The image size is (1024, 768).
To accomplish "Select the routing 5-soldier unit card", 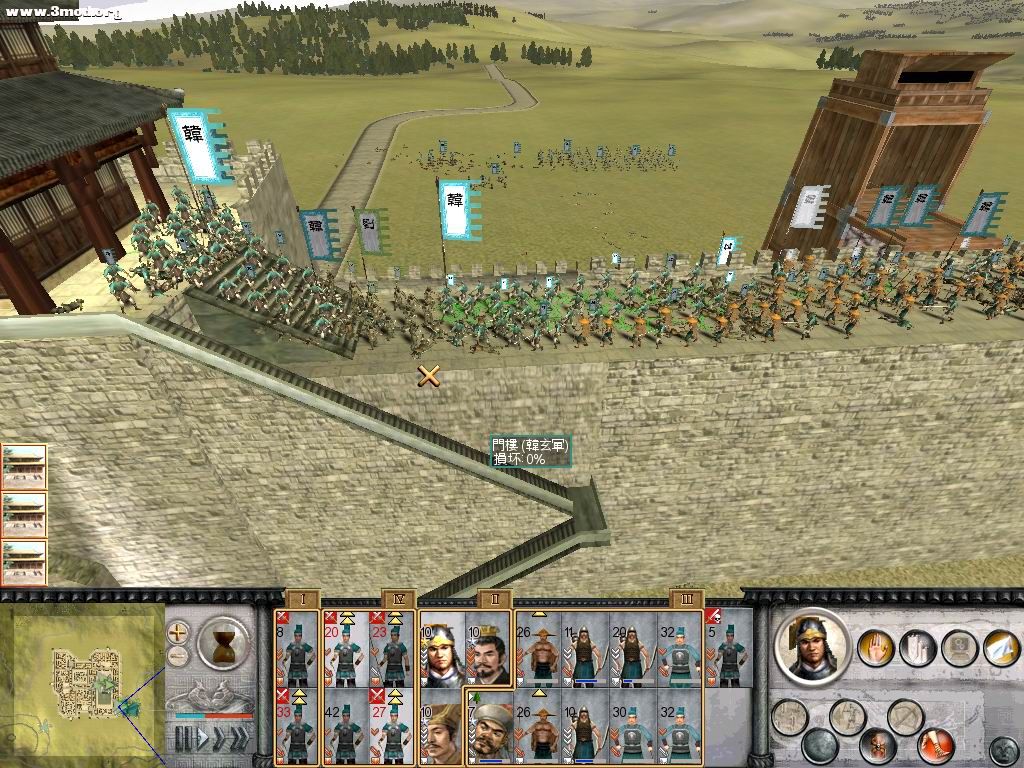I will [729, 650].
